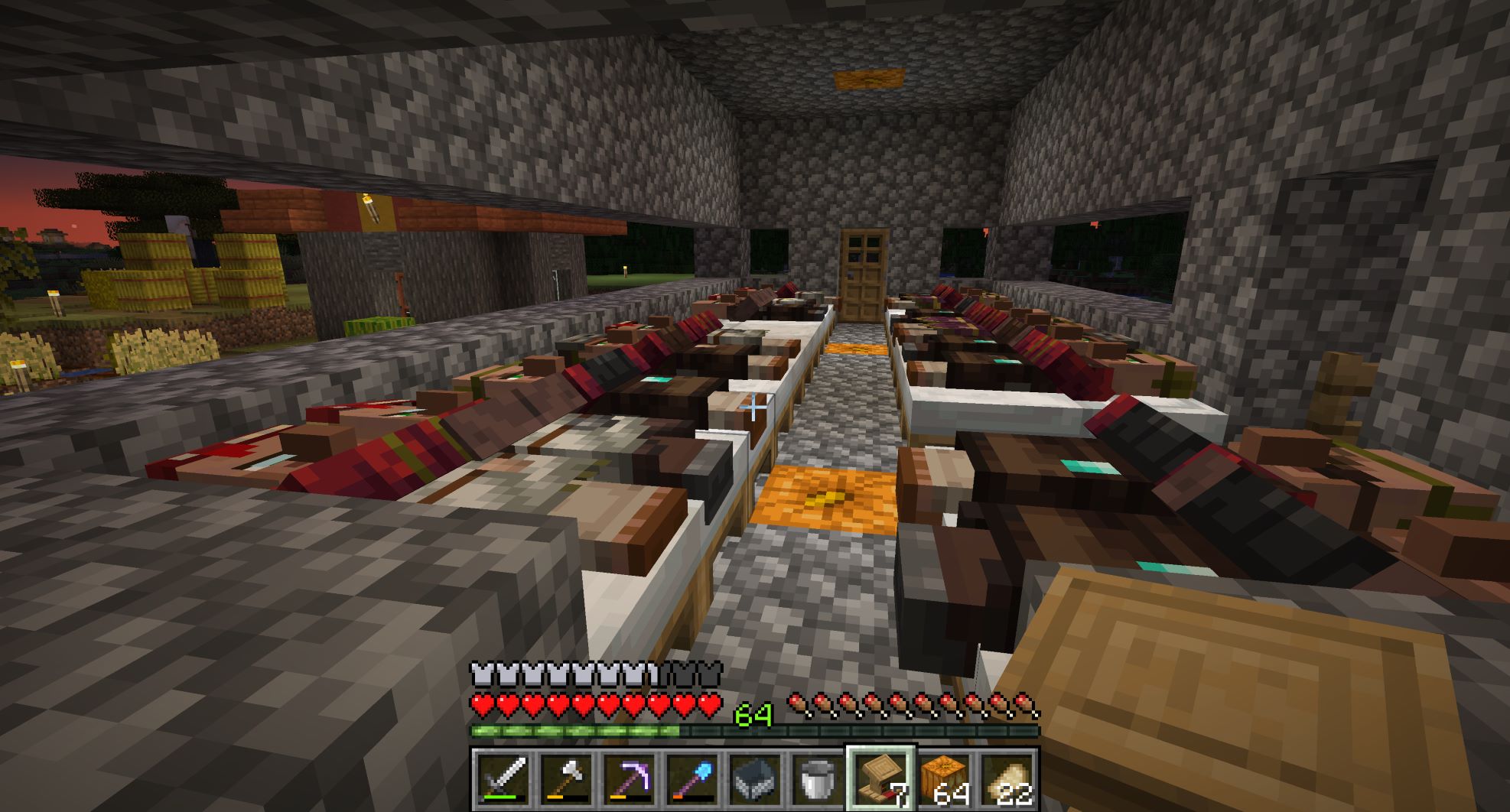Select the lectern stack slot
This screenshot has width=1510, height=812.
[880, 779]
